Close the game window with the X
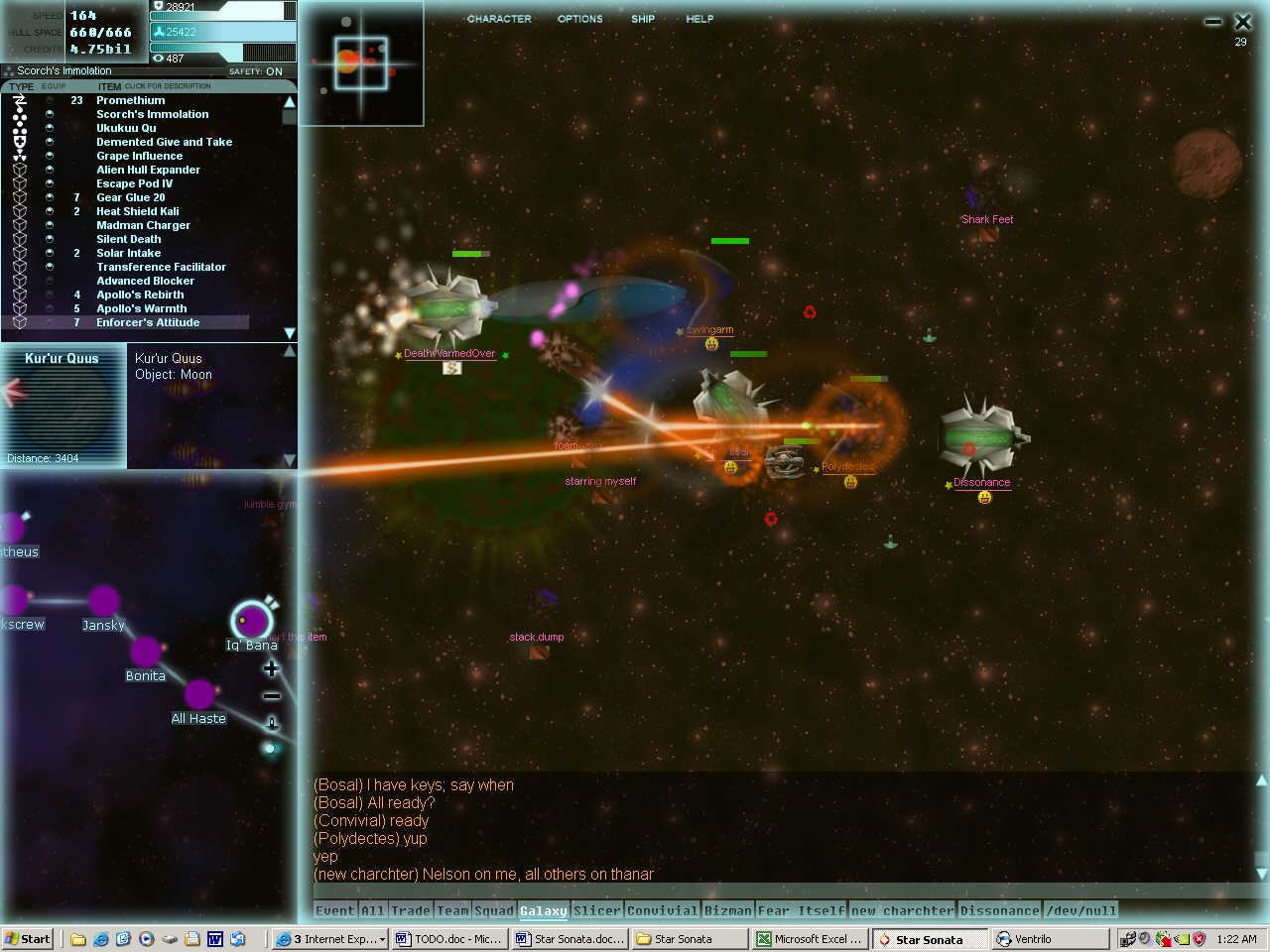The width and height of the screenshot is (1270, 952). click(x=1242, y=21)
